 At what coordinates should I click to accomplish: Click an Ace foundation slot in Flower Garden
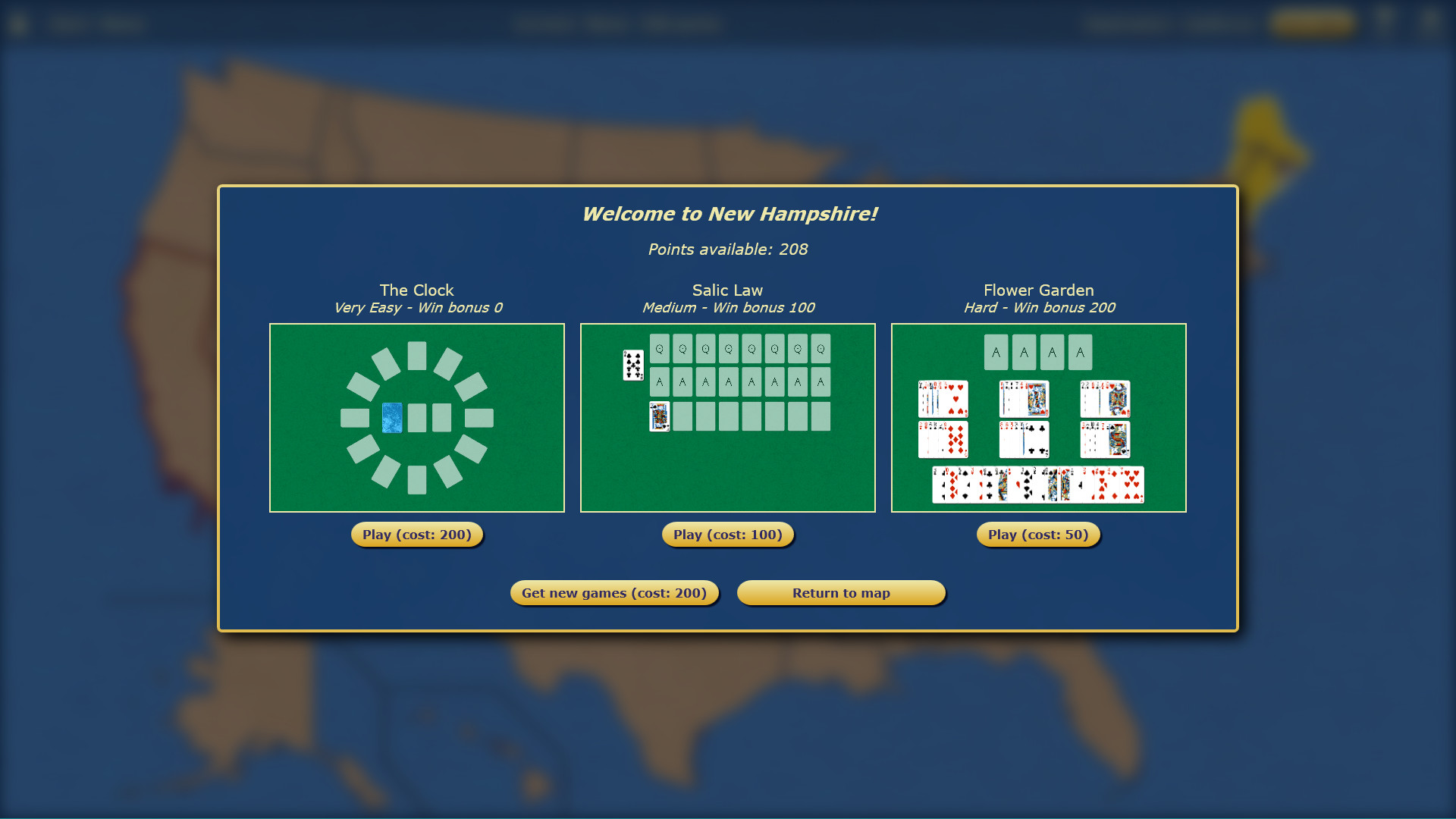pyautogui.click(x=996, y=352)
